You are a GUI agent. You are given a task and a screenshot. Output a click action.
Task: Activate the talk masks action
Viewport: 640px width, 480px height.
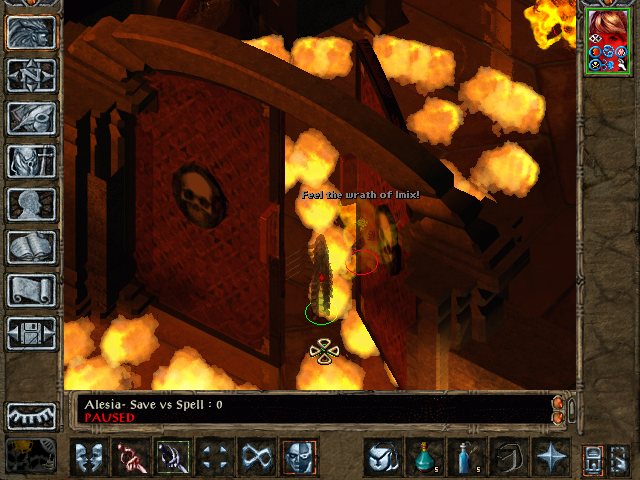[88, 456]
